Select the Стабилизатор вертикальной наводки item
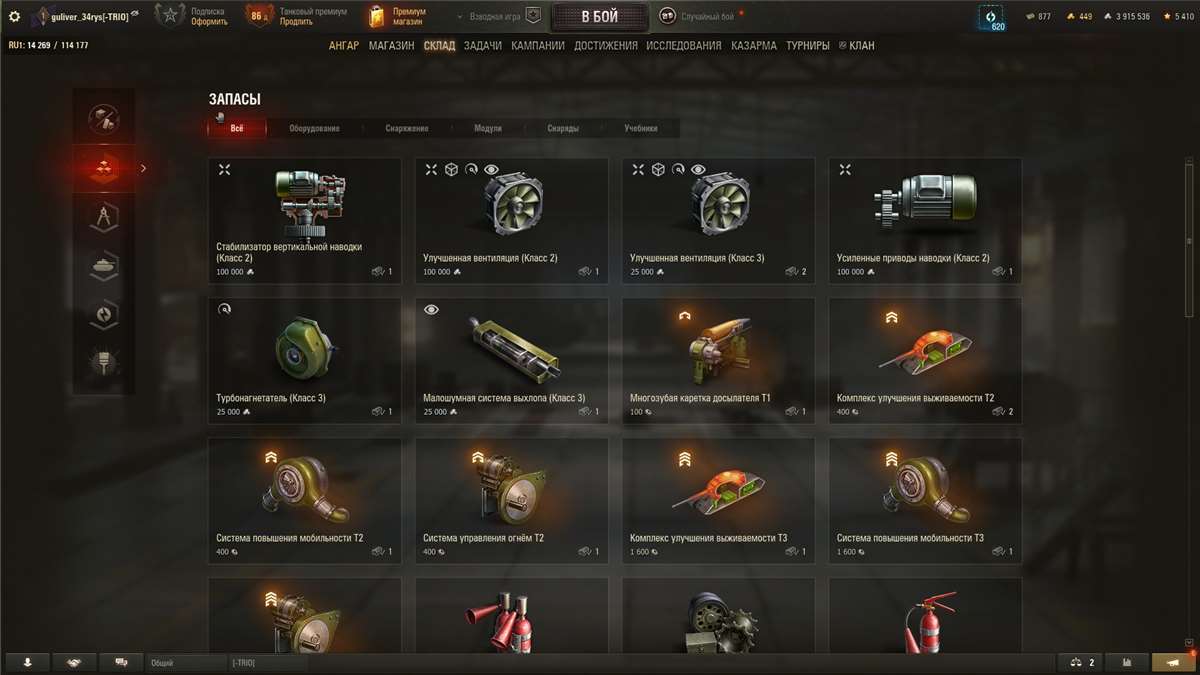This screenshot has height=675, width=1200. [304, 220]
